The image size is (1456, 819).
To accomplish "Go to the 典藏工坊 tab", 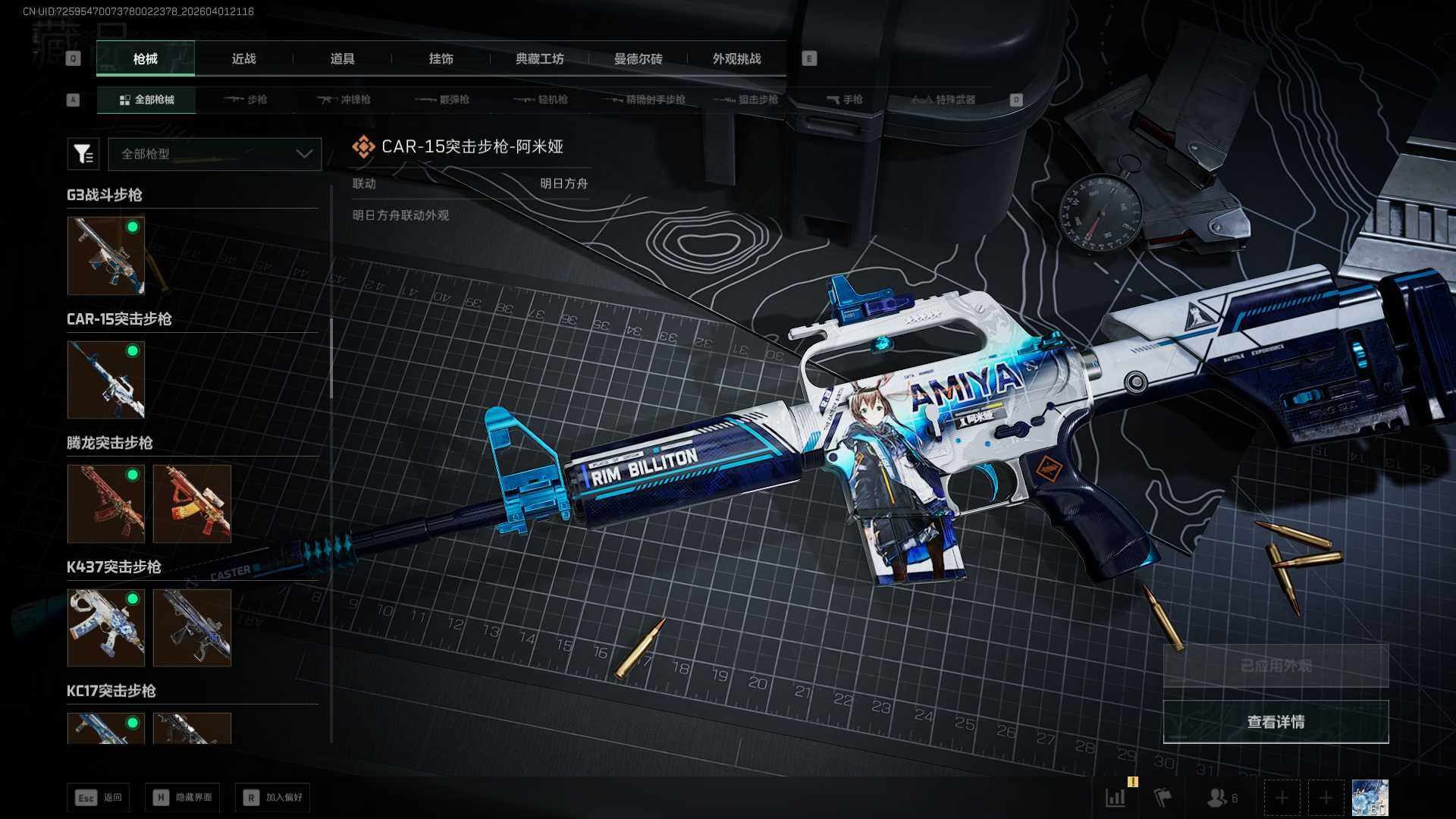I will coord(539,58).
